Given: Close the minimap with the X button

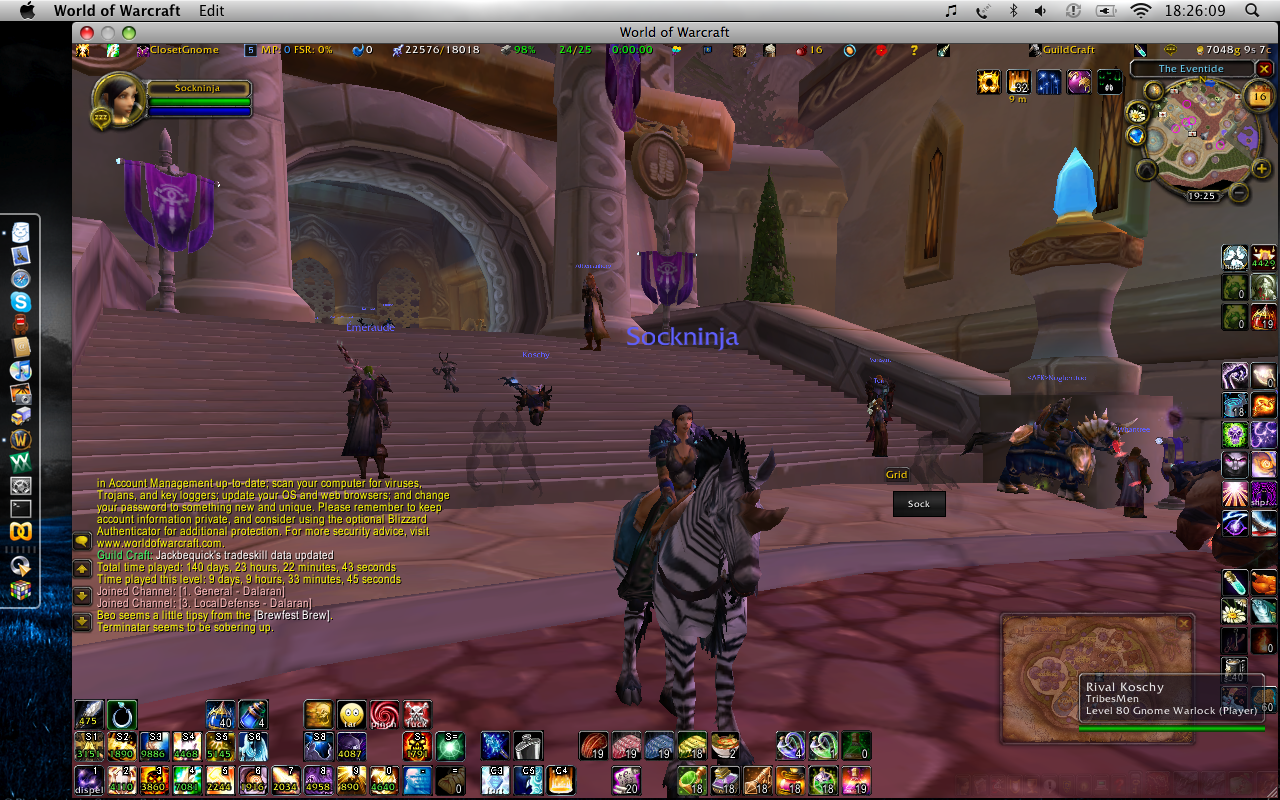Looking at the screenshot, I should coord(1263,69).
